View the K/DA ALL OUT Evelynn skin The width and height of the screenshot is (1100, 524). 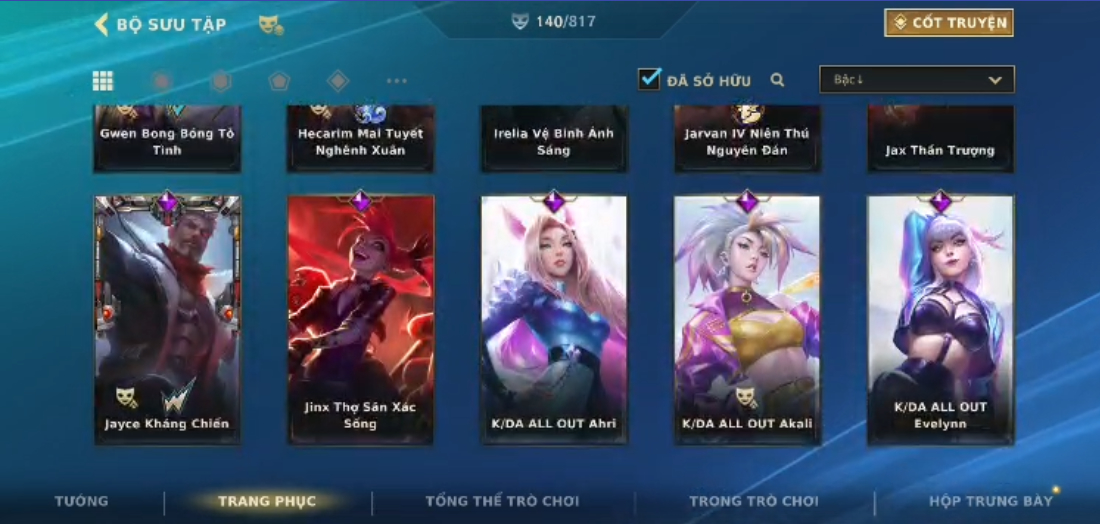tap(940, 318)
